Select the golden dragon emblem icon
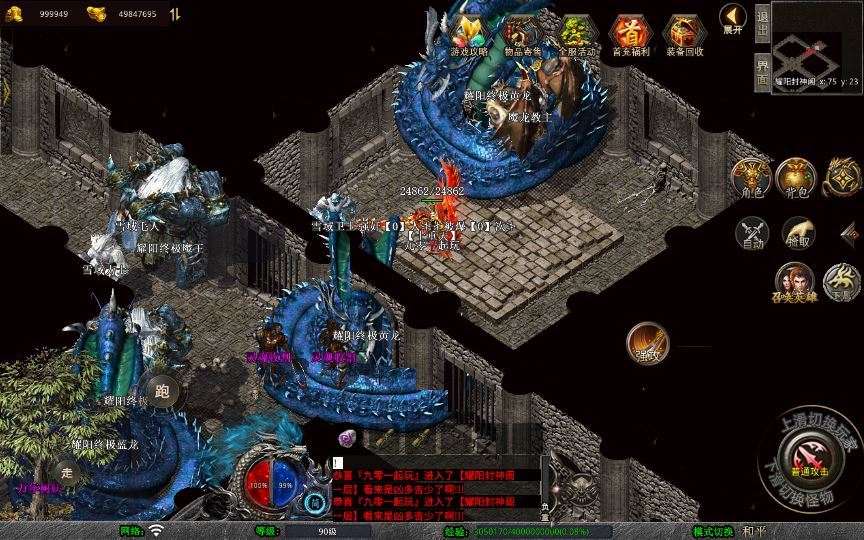Screen dimensions: 864x540 [x=844, y=178]
